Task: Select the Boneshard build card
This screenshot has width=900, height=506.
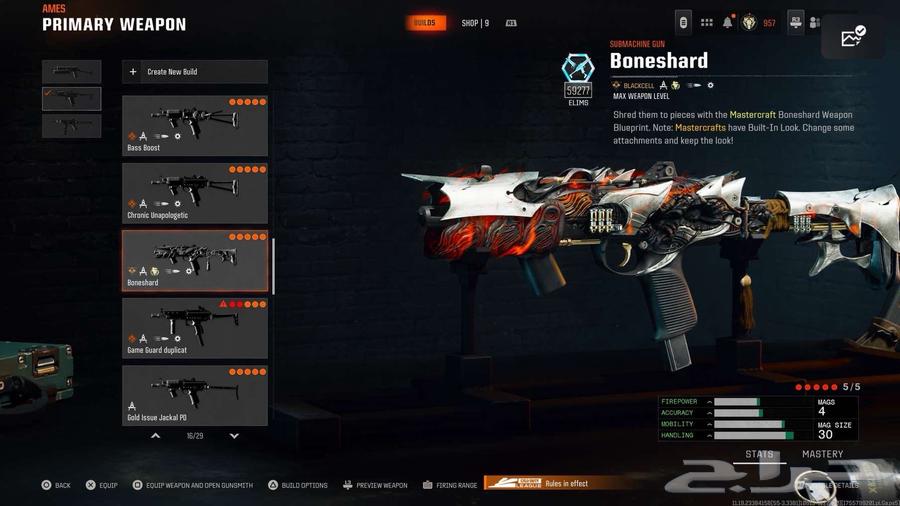Action: (x=194, y=260)
